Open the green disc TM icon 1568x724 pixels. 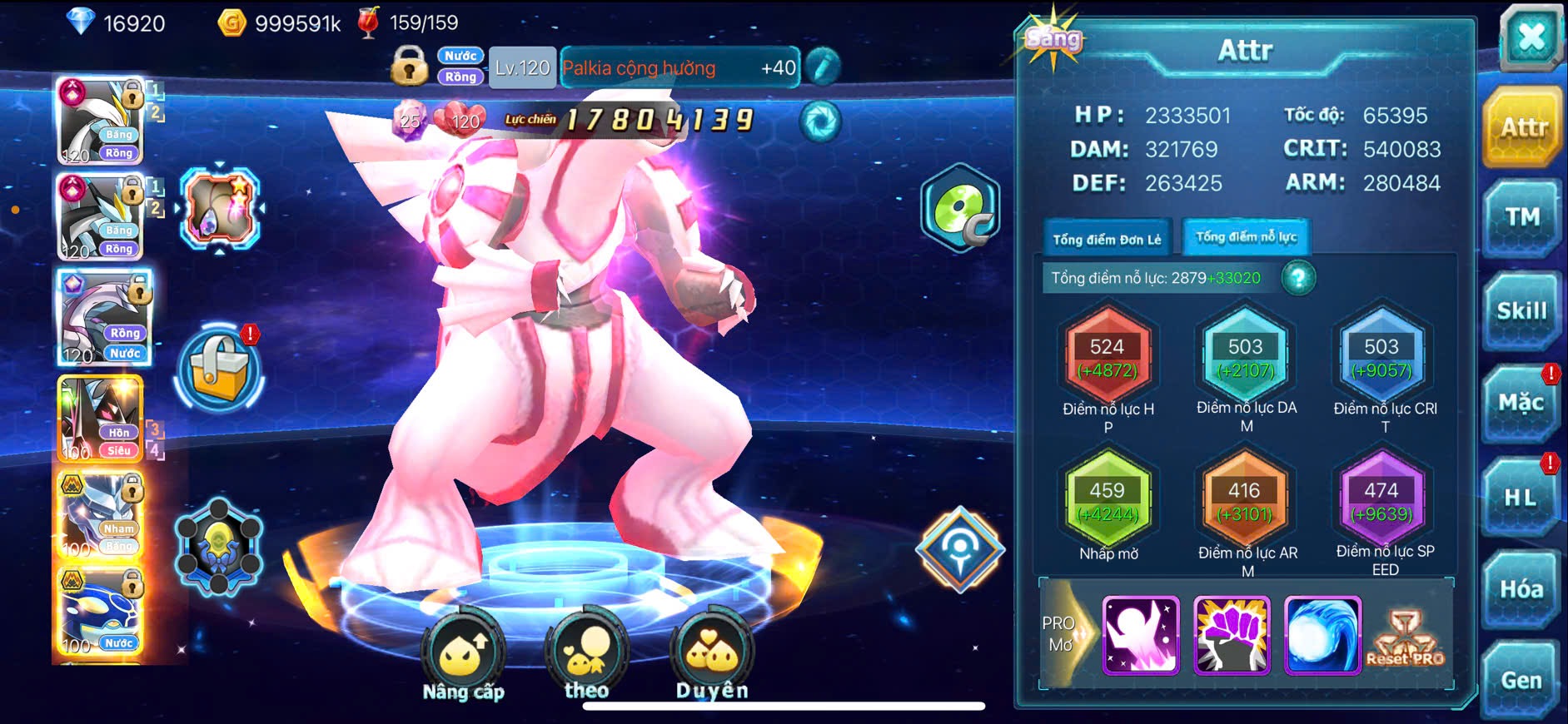(960, 209)
